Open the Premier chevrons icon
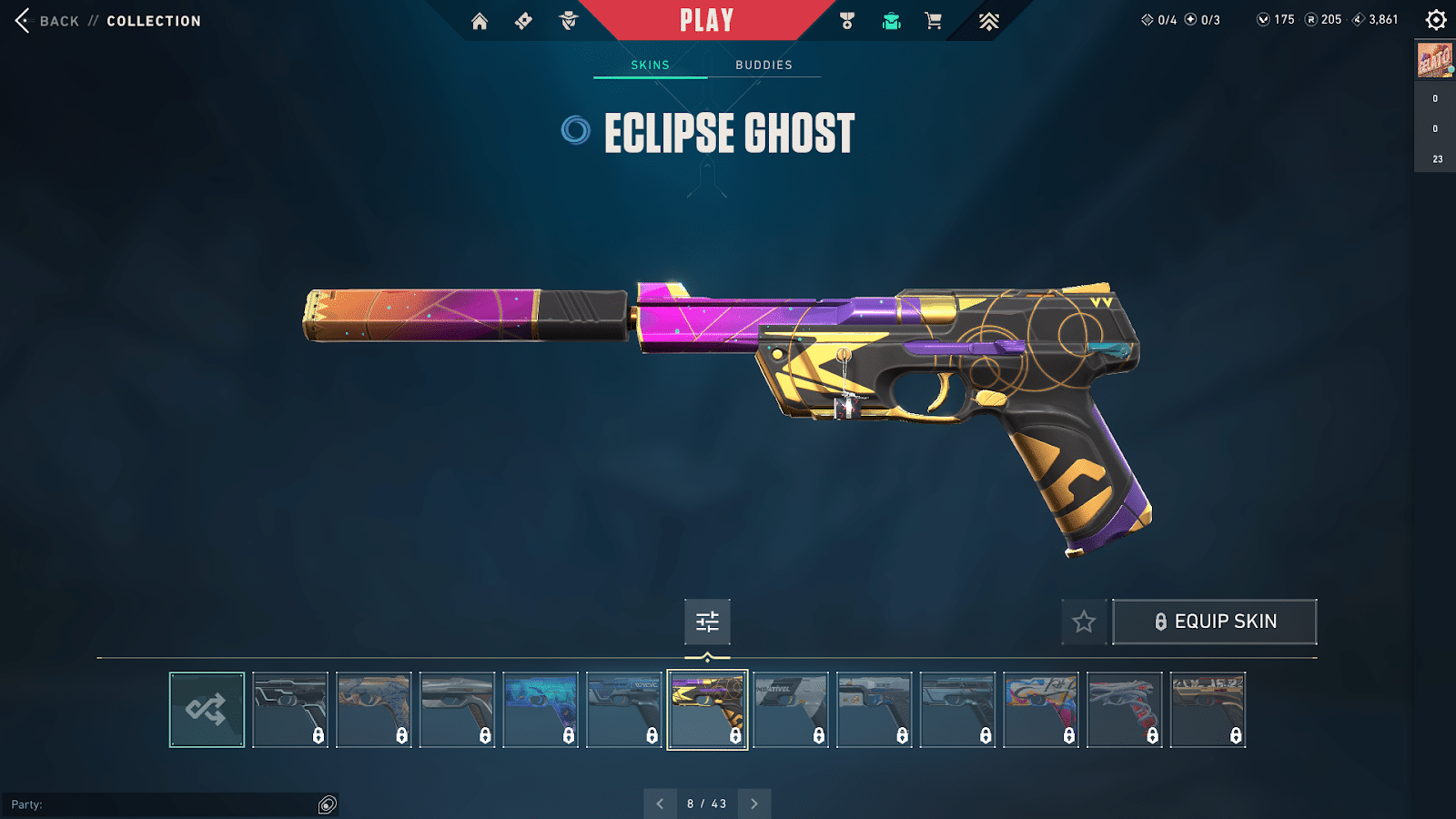Image resolution: width=1456 pixels, height=819 pixels. 988,19
